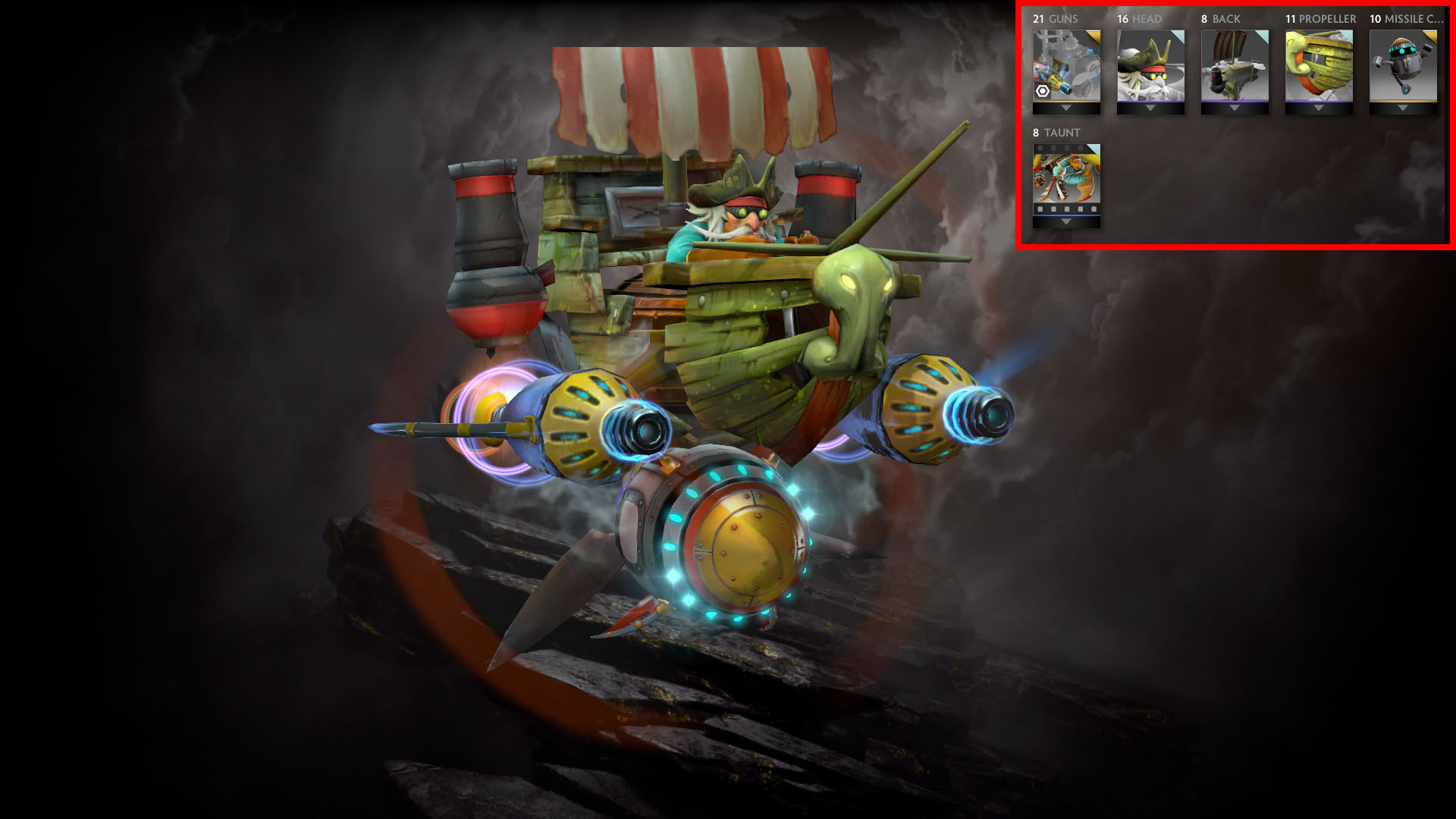Open the Back slot item

(1235, 65)
